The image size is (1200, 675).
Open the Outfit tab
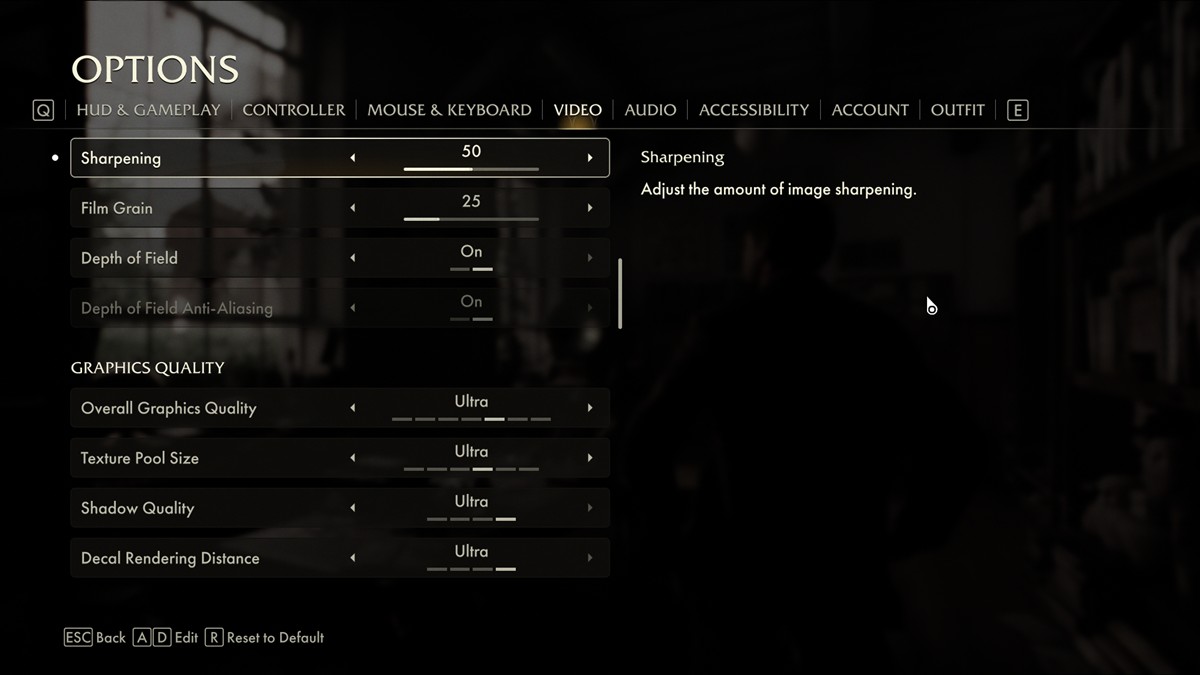pyautogui.click(x=957, y=110)
